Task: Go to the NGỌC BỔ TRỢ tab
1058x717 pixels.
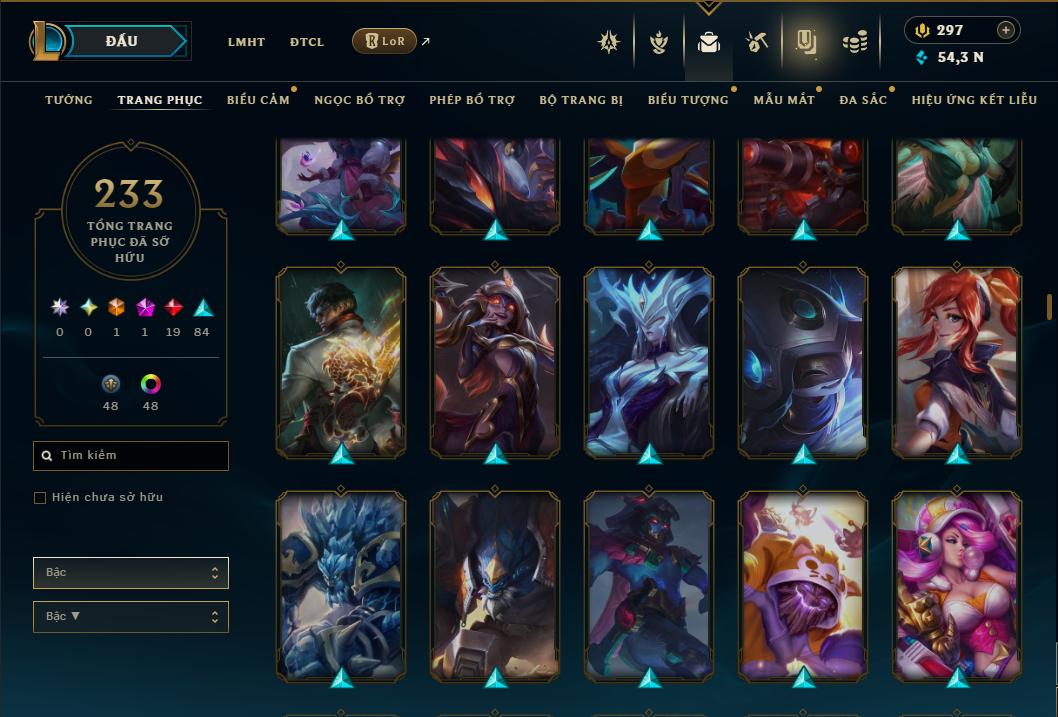Action: click(359, 100)
